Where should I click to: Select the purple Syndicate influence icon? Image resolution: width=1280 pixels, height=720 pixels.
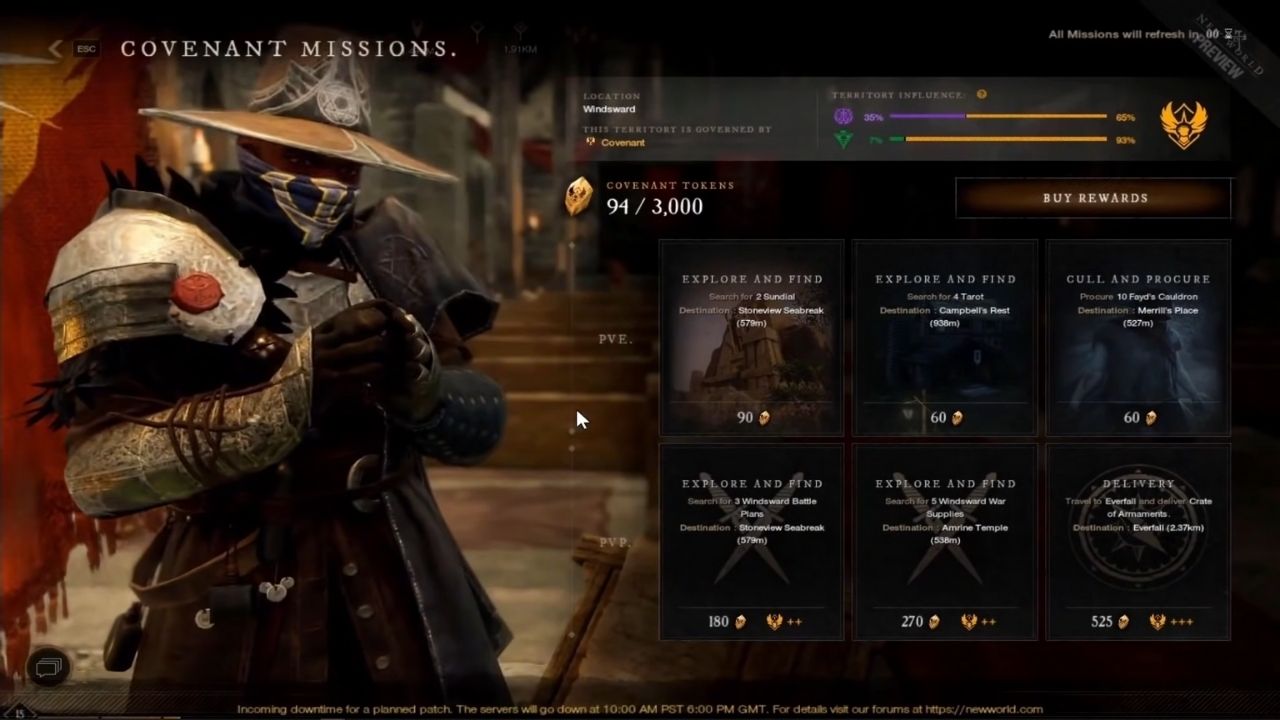pyautogui.click(x=843, y=117)
